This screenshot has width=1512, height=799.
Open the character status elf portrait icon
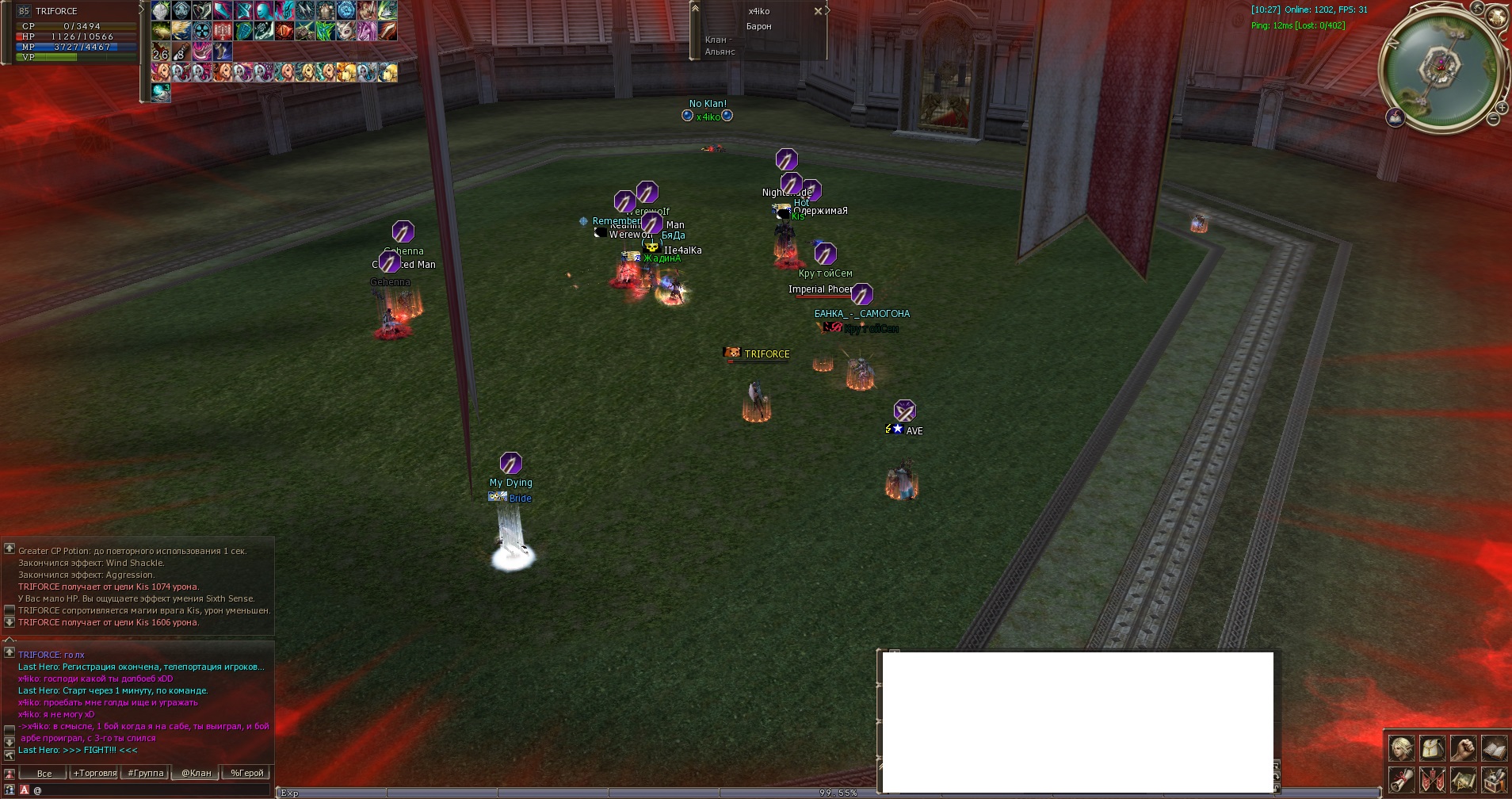coord(1401,747)
